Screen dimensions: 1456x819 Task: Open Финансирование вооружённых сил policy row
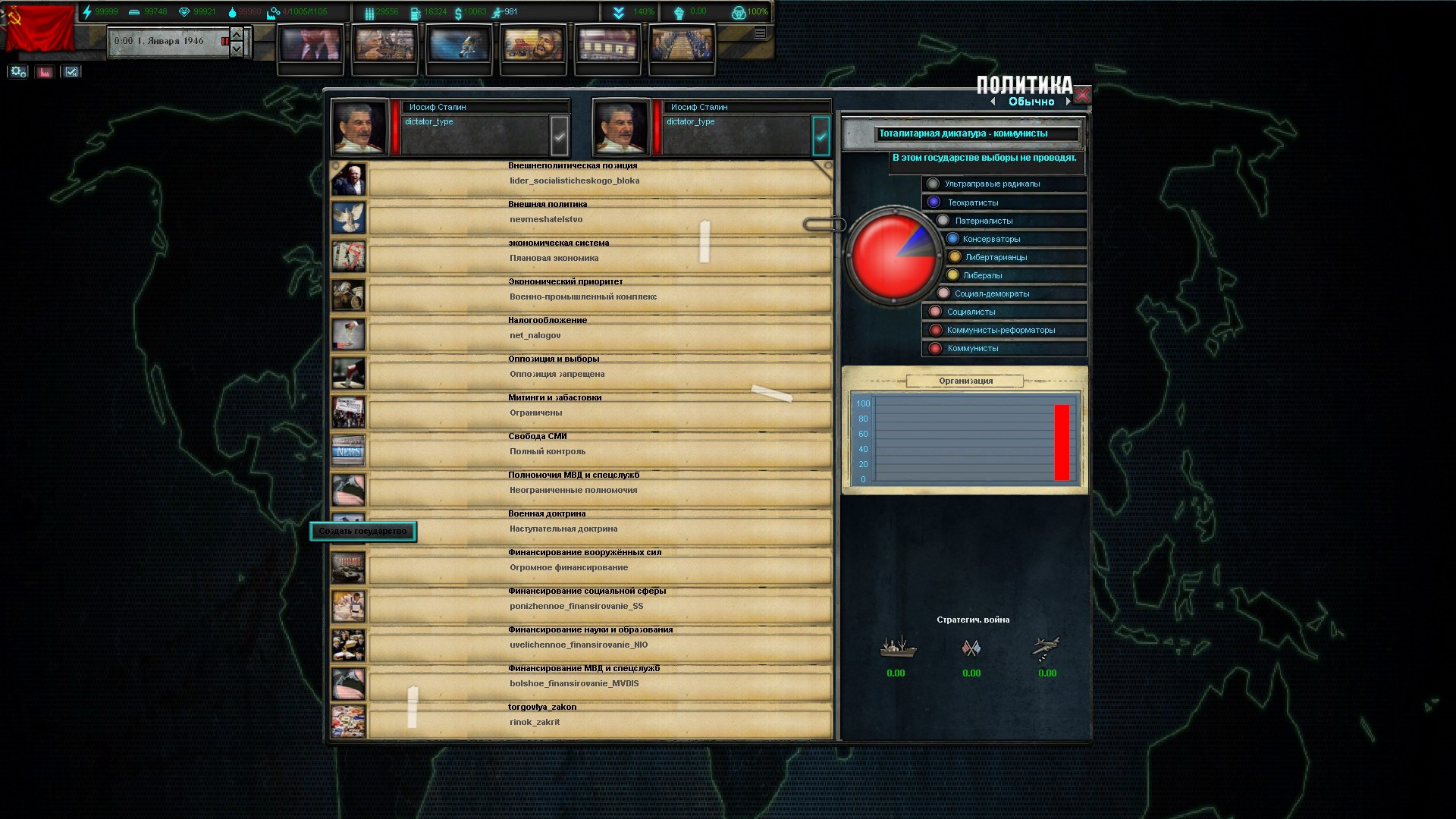point(599,567)
